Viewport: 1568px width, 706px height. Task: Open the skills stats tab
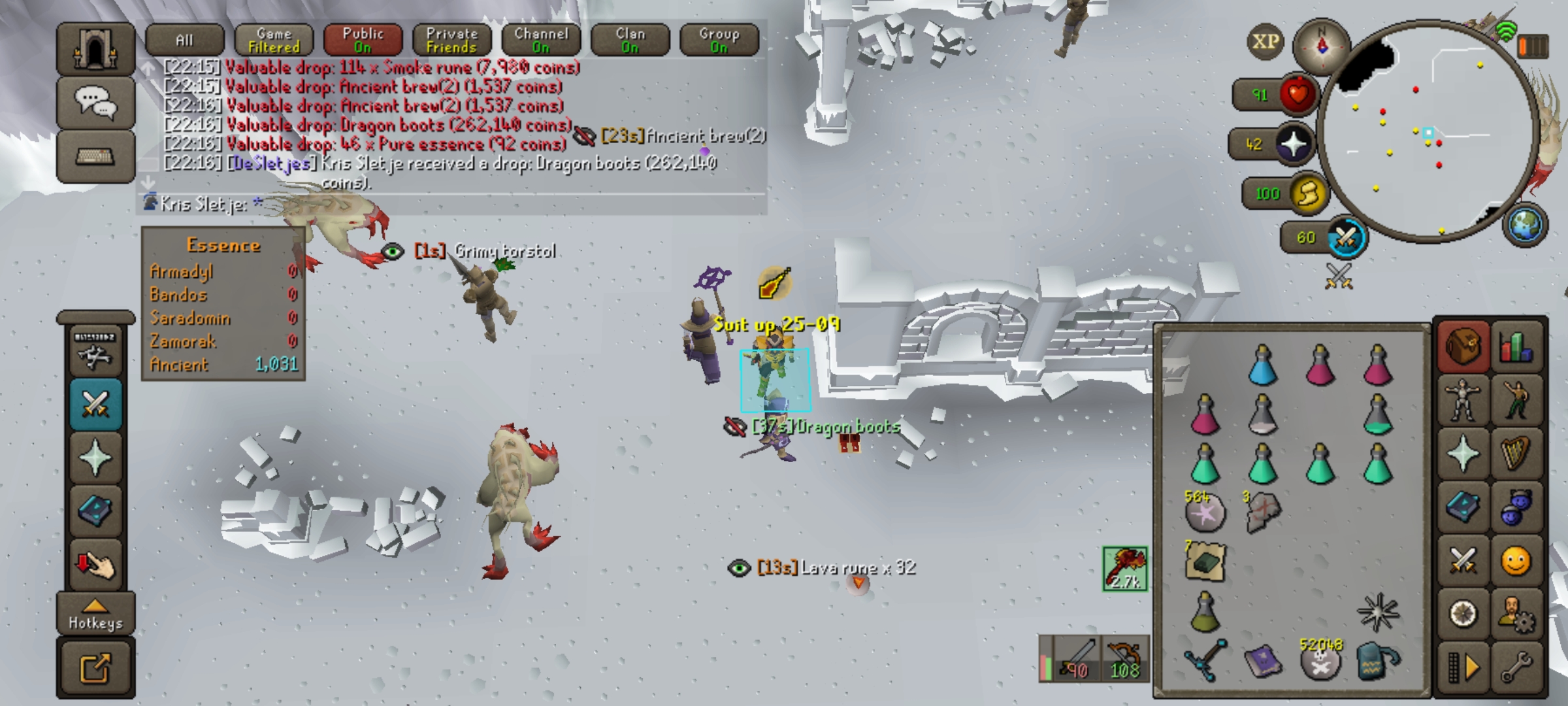pyautogui.click(x=1516, y=346)
